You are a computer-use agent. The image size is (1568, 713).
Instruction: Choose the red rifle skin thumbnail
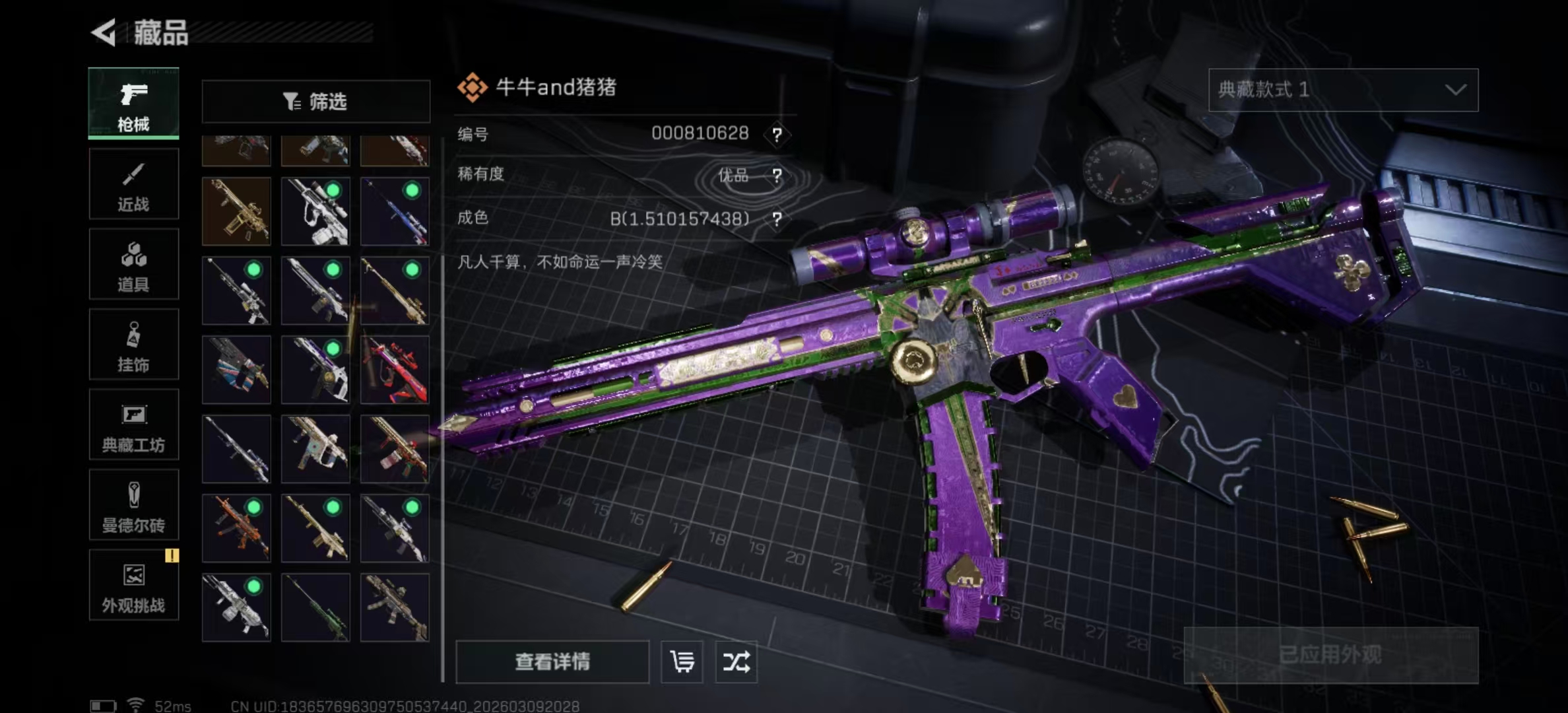[395, 370]
